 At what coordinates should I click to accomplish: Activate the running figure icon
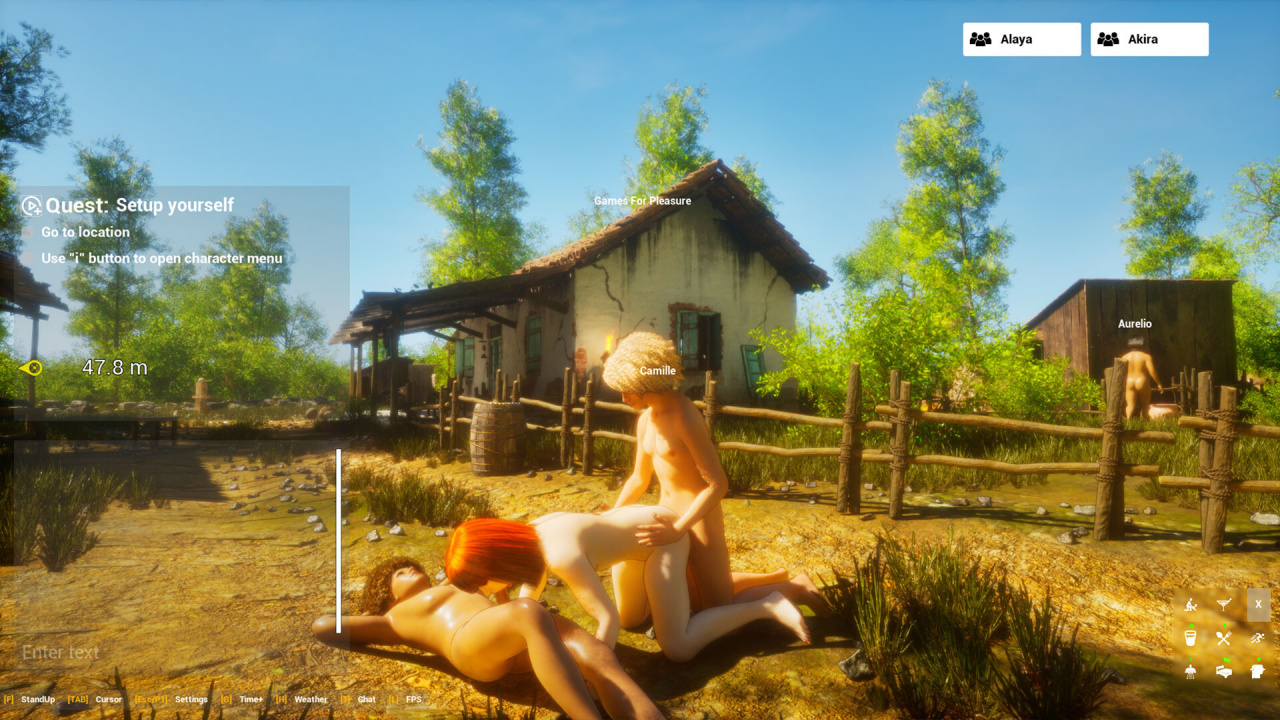1257,637
